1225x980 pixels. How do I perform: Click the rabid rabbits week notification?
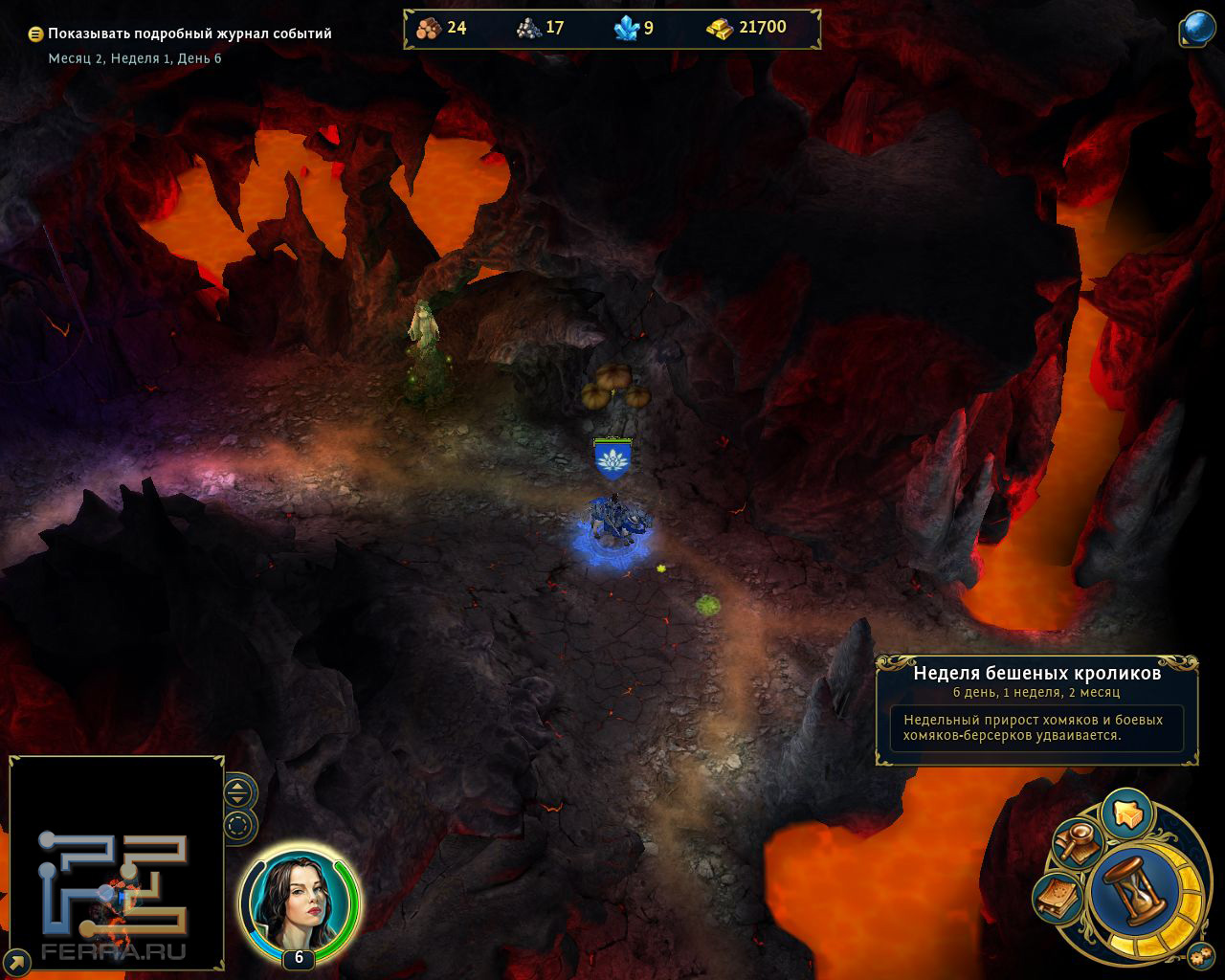(1036, 710)
